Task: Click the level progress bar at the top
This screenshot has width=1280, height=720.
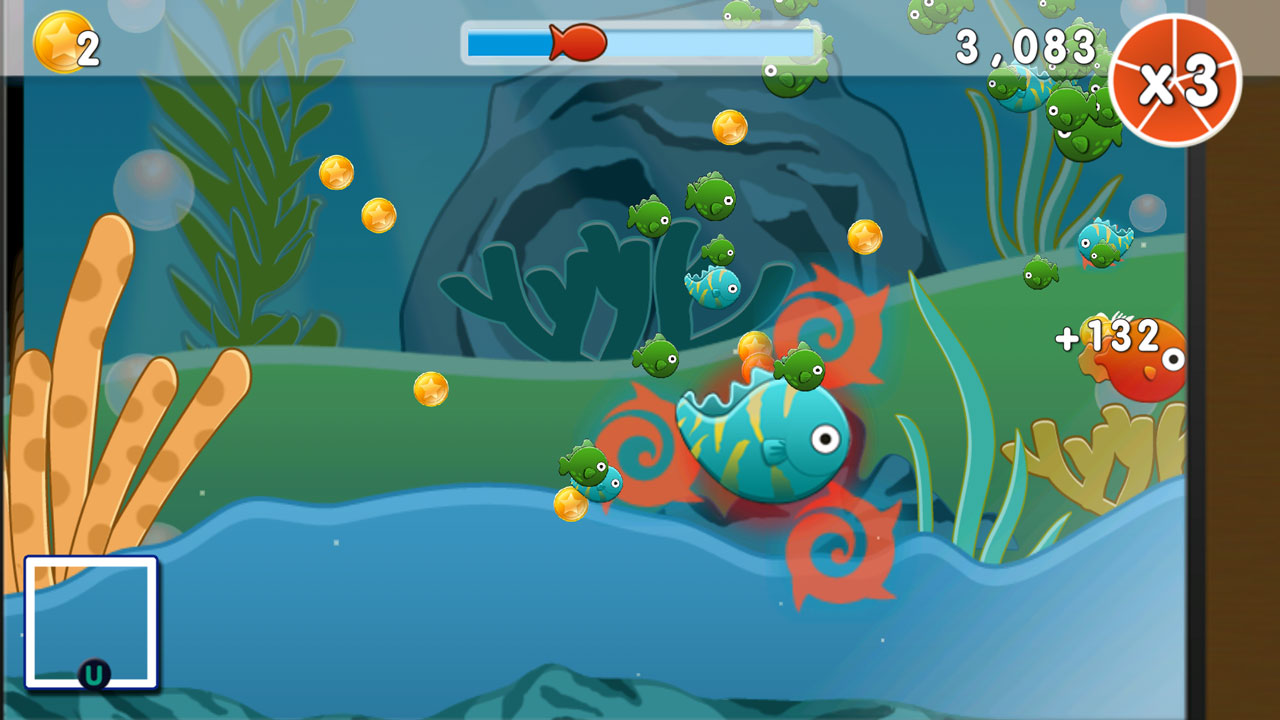Action: click(x=637, y=40)
